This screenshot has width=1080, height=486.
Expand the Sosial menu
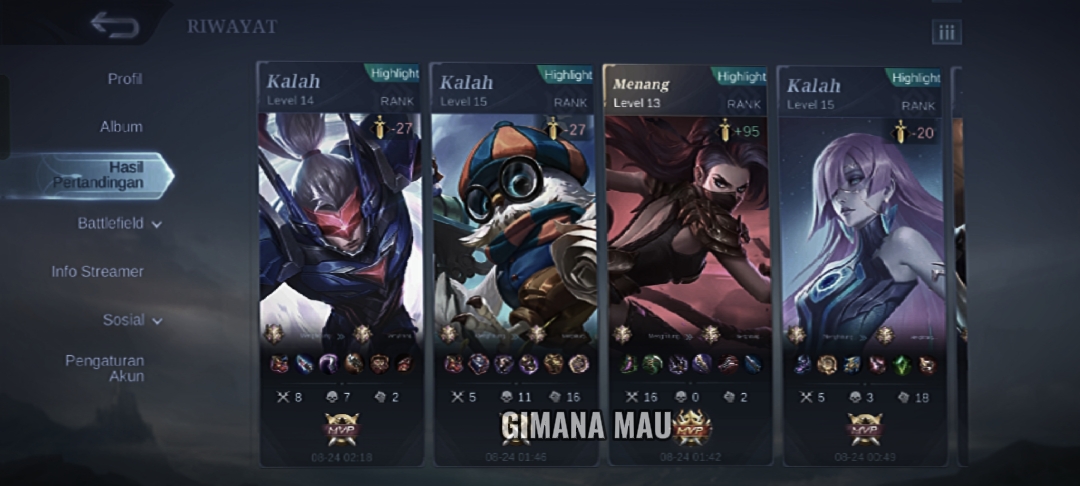coord(132,320)
